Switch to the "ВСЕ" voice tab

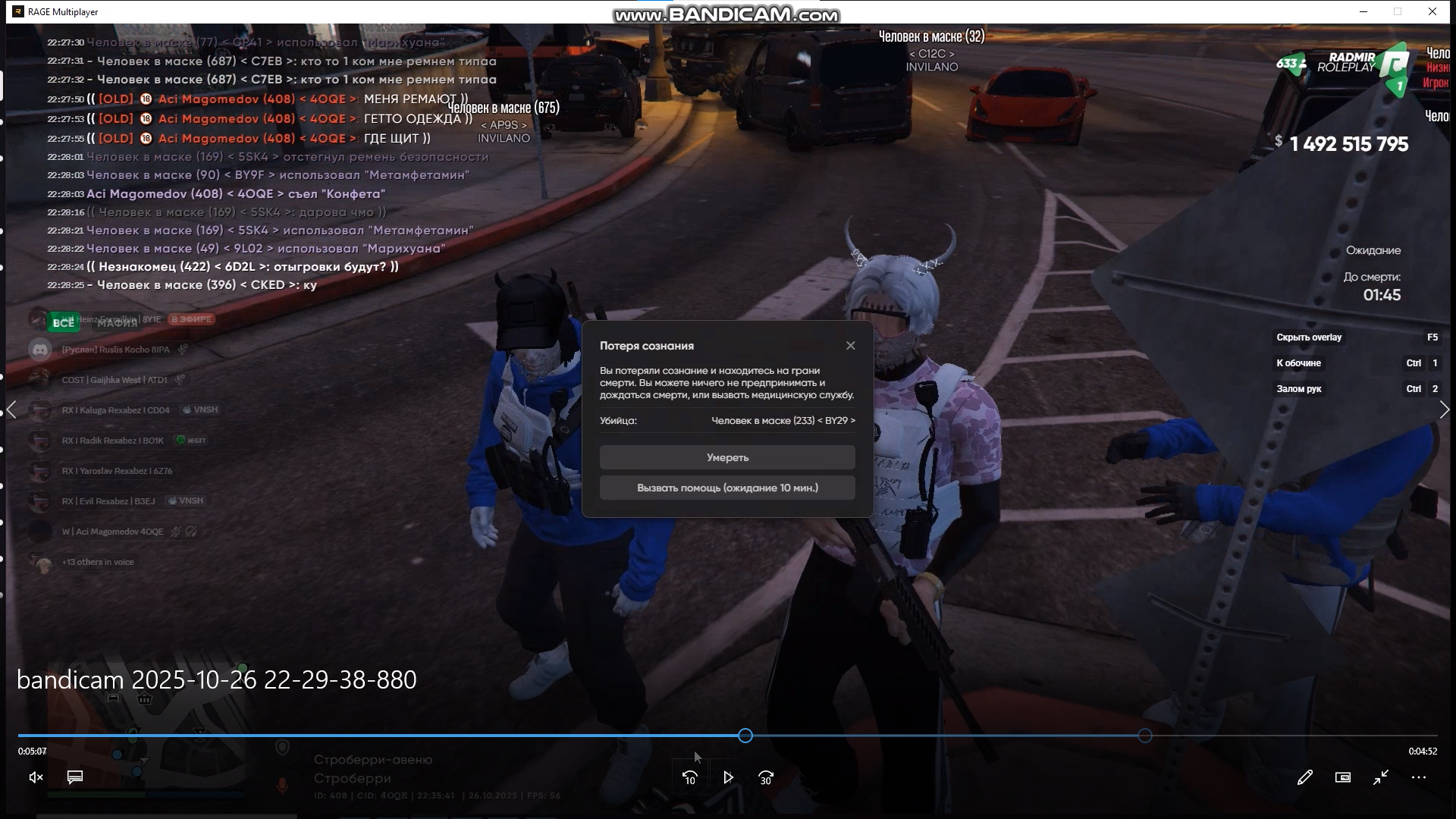point(63,322)
